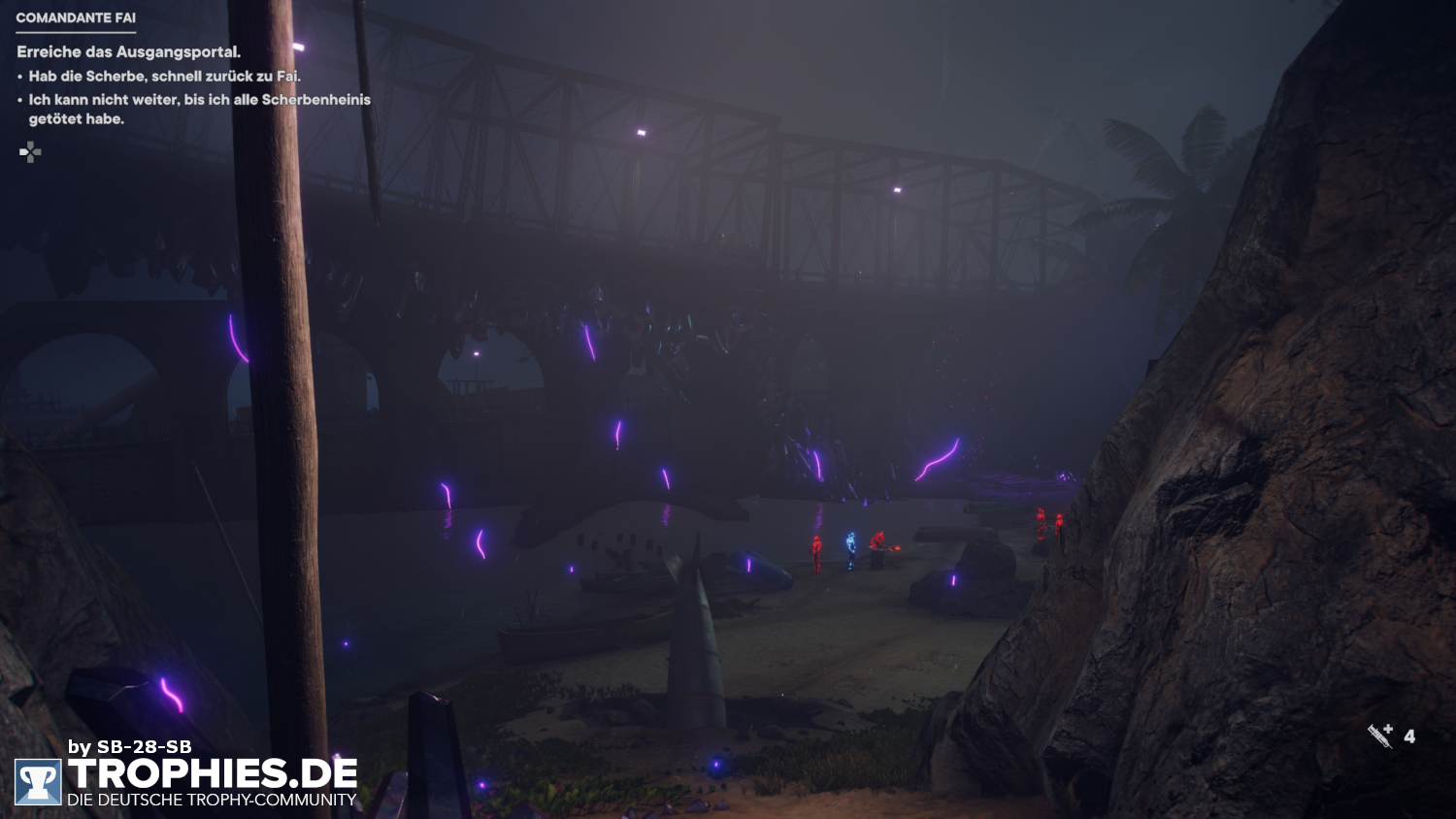Select the syringe health item icon
This screenshot has height=819, width=1456.
point(1379,737)
